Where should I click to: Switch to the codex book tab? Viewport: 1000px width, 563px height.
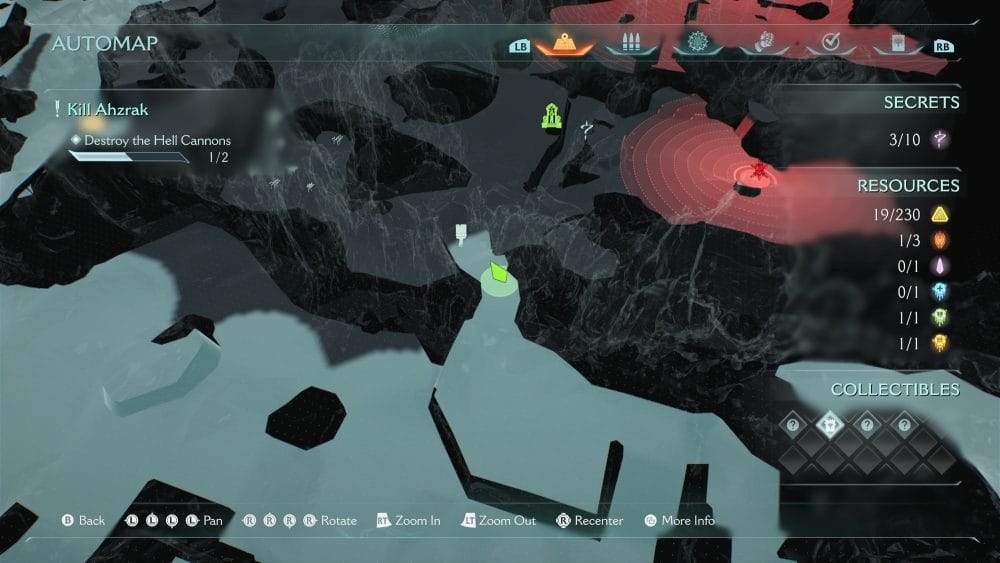896,44
